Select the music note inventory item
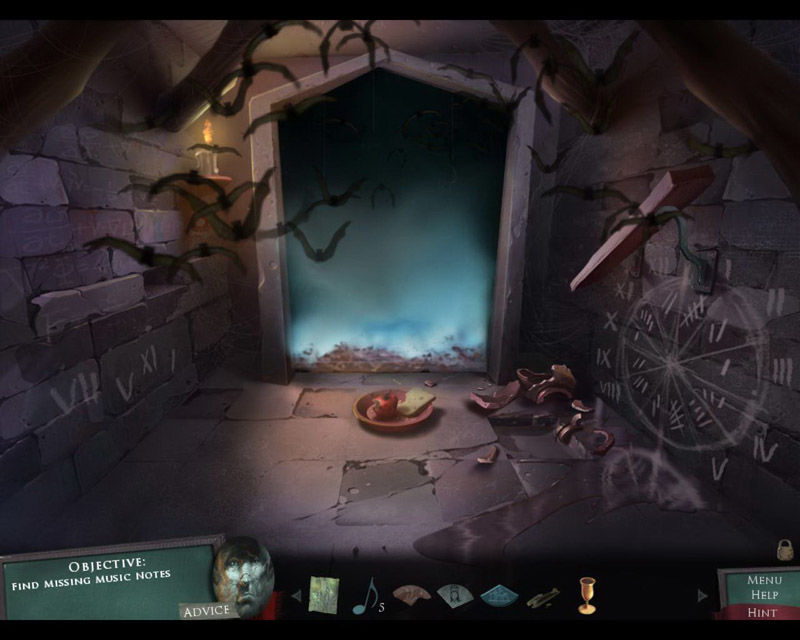 (364, 596)
